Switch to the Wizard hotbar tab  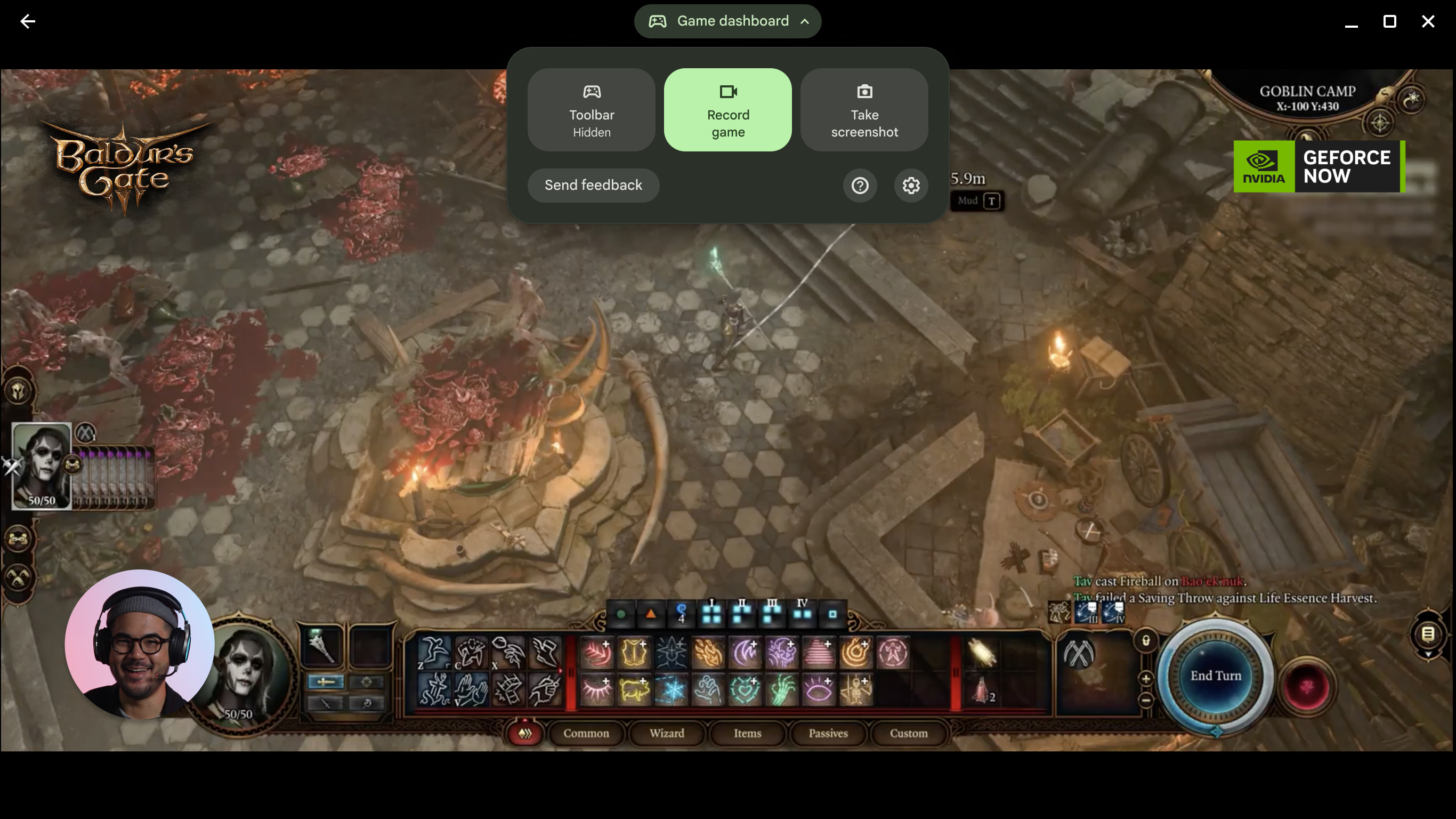click(x=666, y=733)
